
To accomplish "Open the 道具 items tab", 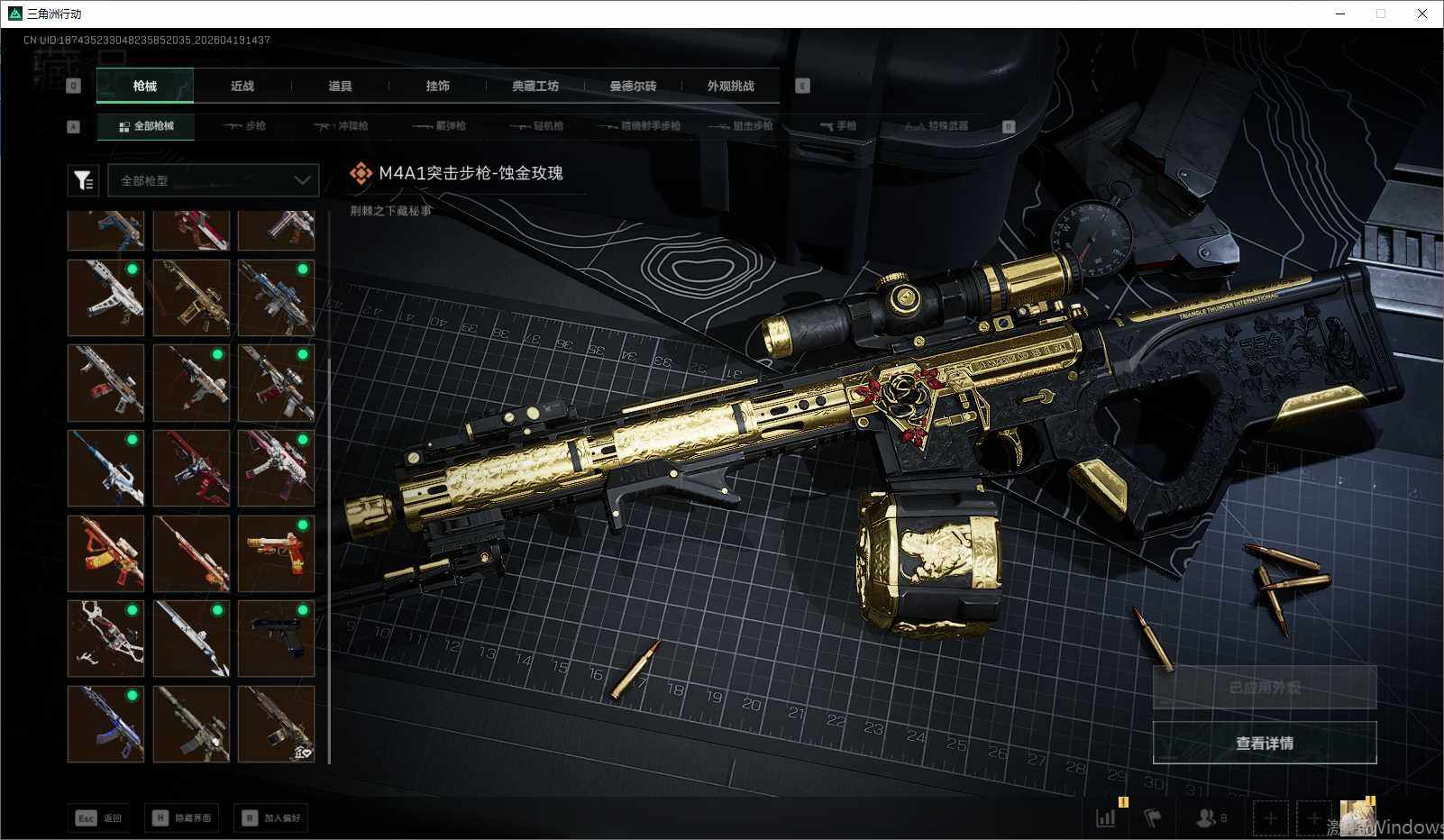I will click(340, 86).
